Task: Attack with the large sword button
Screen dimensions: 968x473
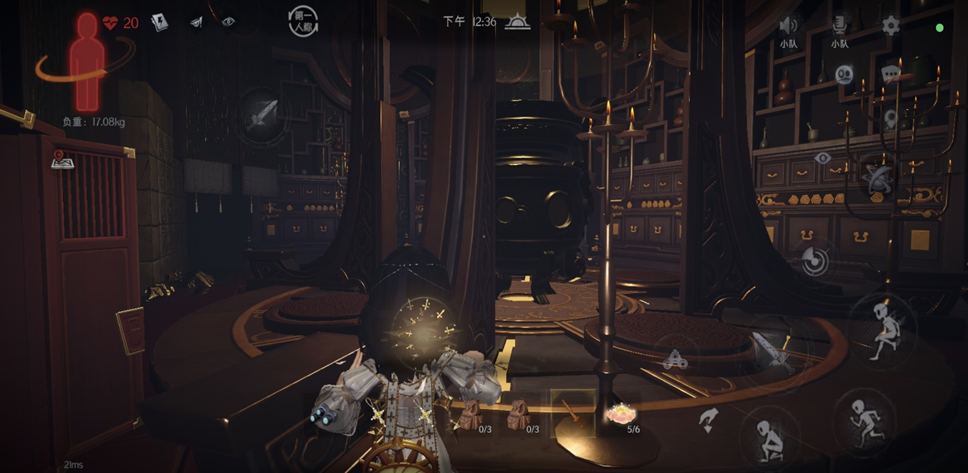Action: coord(771,351)
